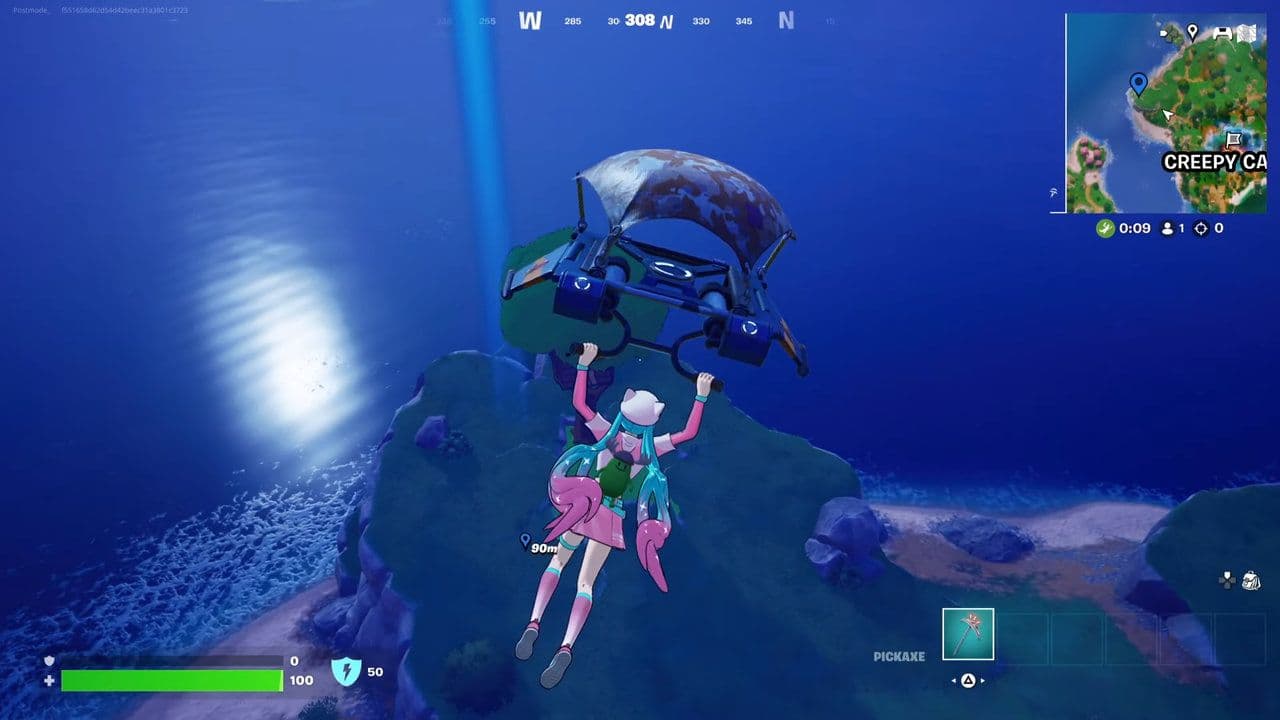1280x720 pixels.
Task: Click the D-pad emote icon
Action: [x=1226, y=579]
